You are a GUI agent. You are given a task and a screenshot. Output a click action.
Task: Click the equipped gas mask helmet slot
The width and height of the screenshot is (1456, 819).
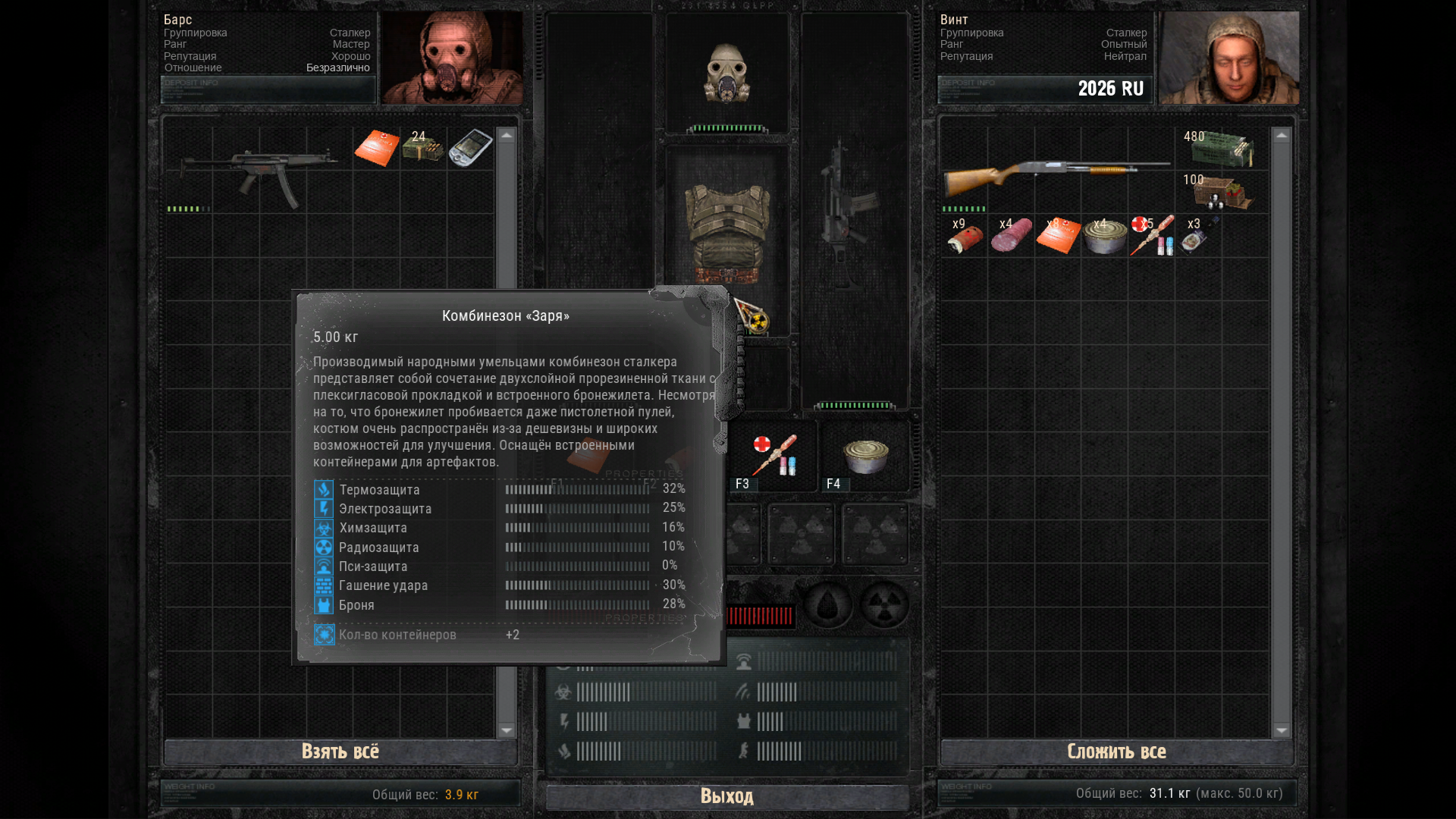pos(726,73)
